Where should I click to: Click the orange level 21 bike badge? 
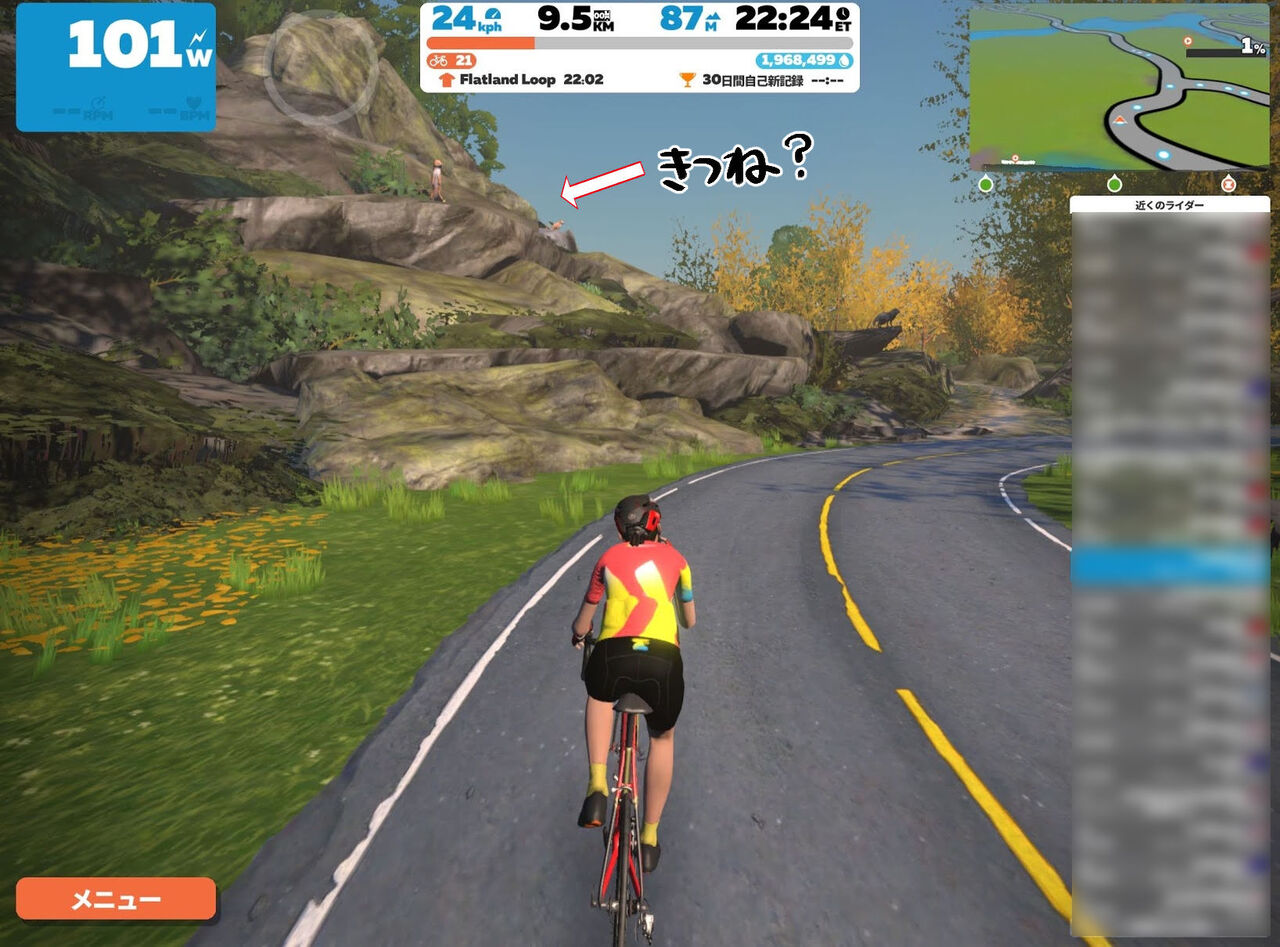pos(451,61)
